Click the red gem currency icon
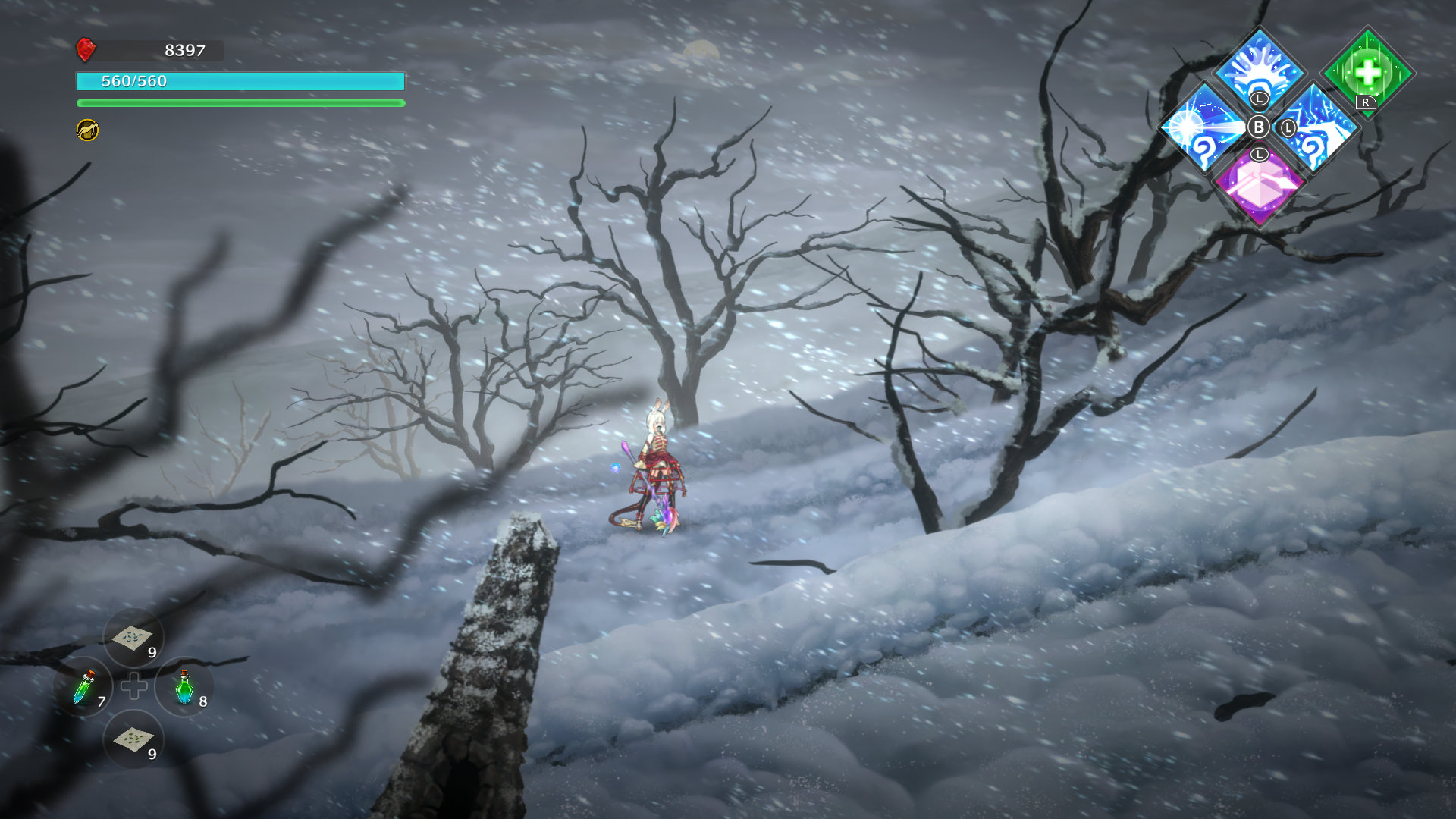This screenshot has width=1456, height=819. (x=86, y=50)
